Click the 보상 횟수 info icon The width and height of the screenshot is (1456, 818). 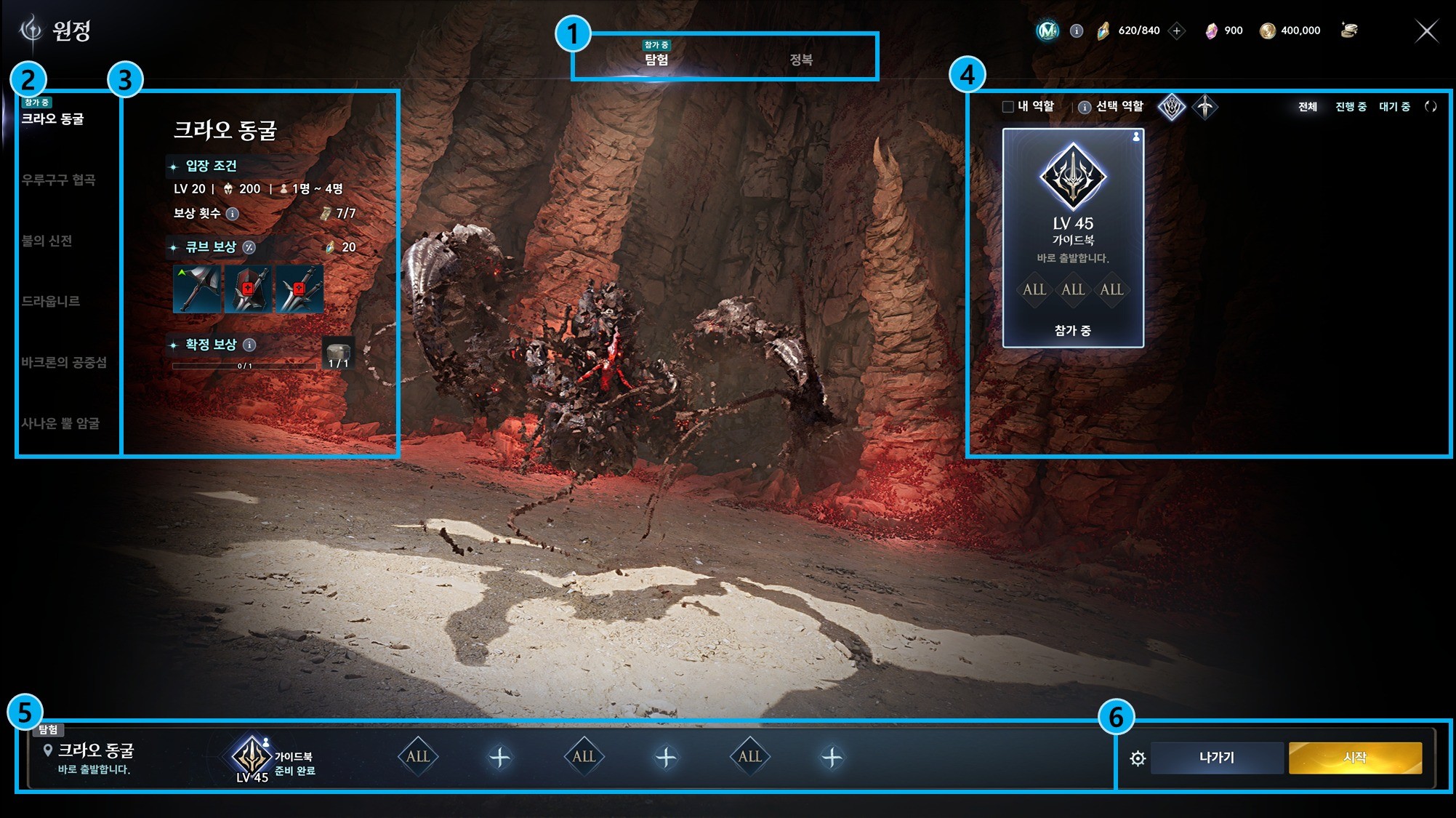click(232, 213)
